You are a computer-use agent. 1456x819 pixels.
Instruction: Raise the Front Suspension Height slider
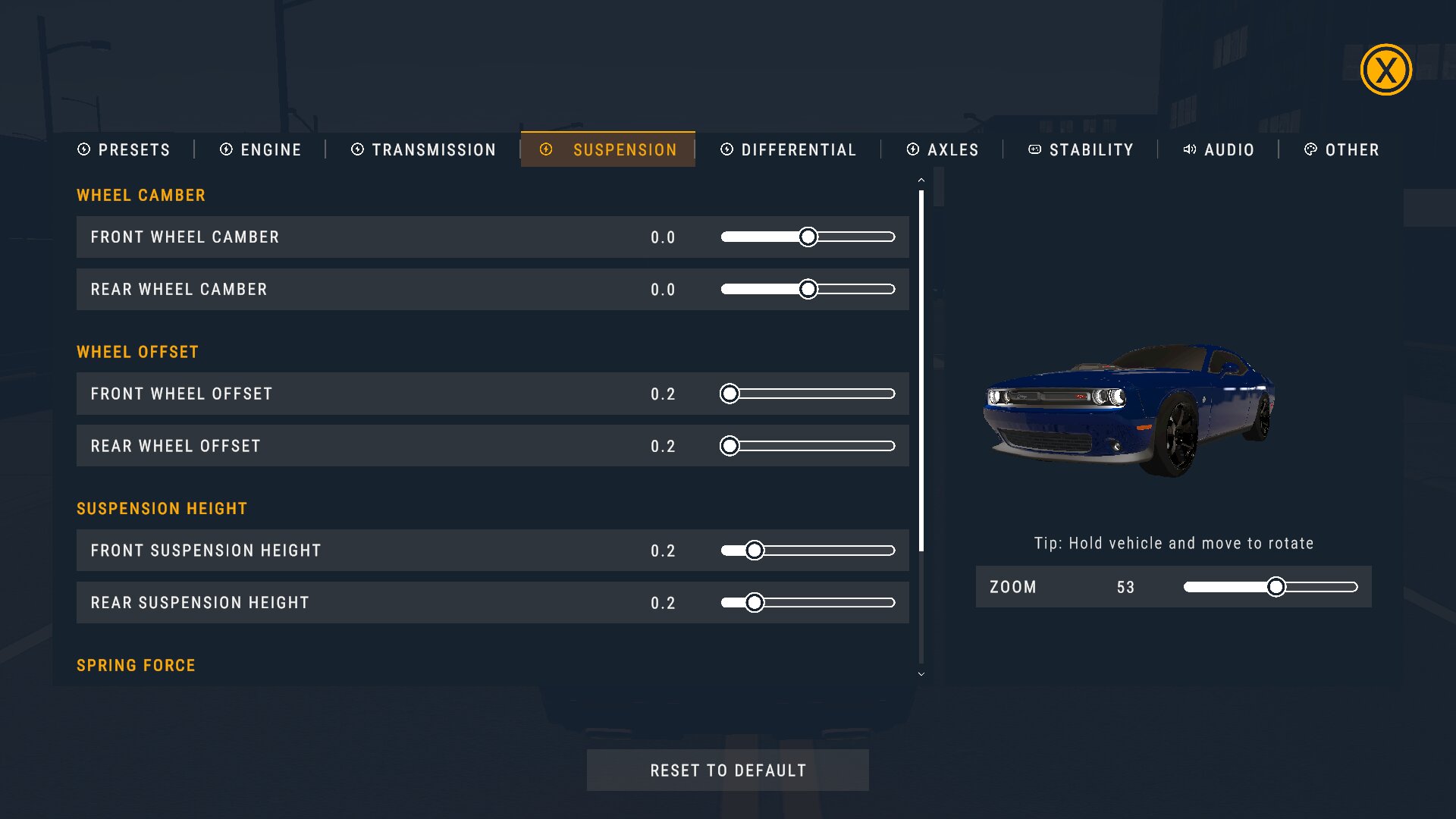pos(754,551)
